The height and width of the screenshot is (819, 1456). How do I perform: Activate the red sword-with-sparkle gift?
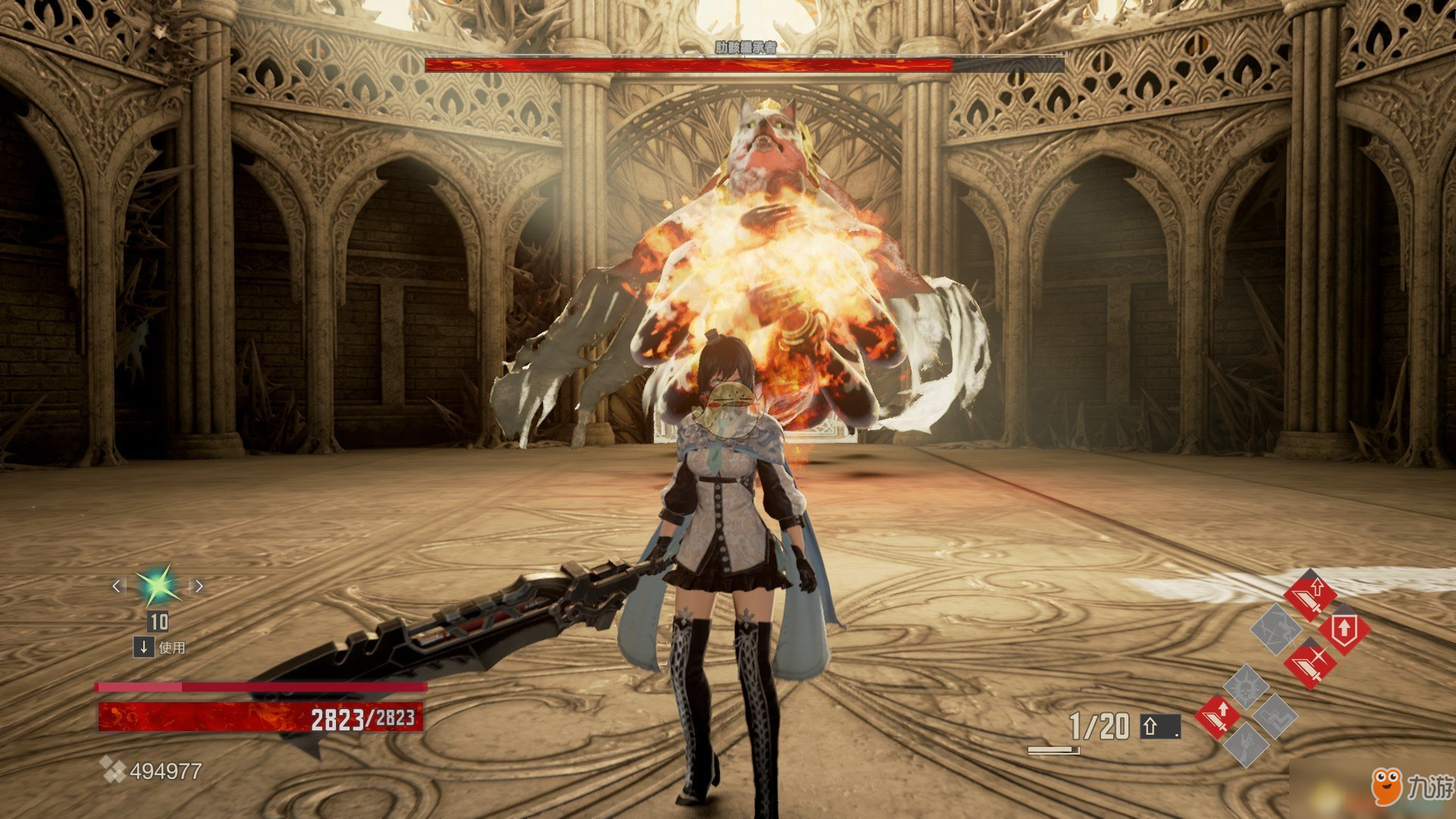[x=1310, y=663]
